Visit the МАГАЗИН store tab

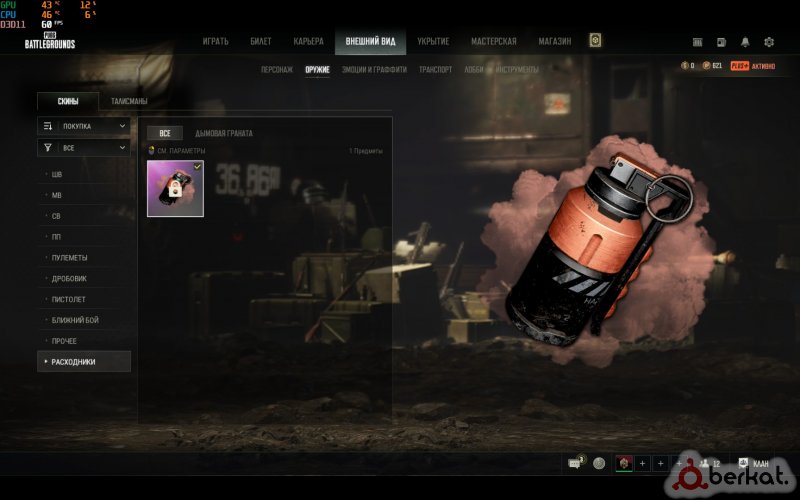(x=553, y=41)
